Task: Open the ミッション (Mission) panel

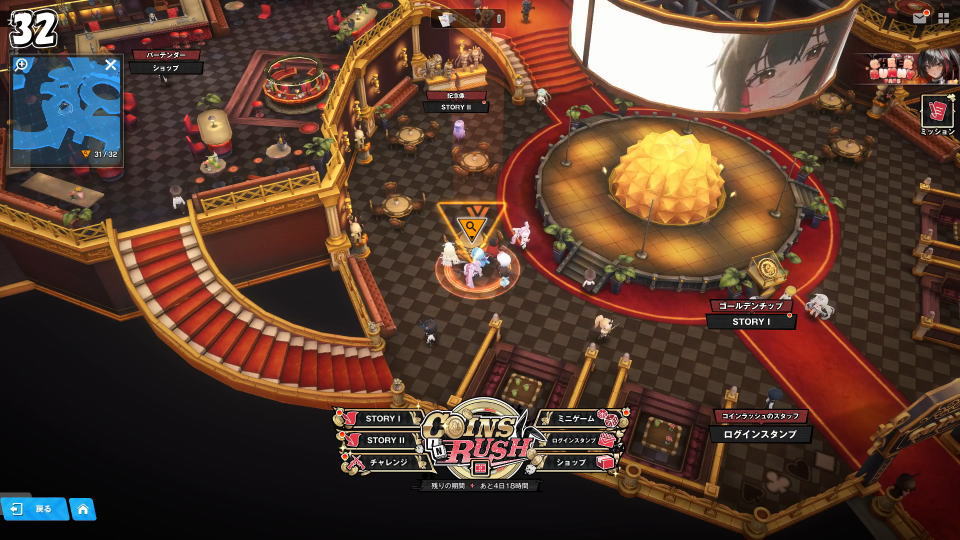Action: [937, 112]
